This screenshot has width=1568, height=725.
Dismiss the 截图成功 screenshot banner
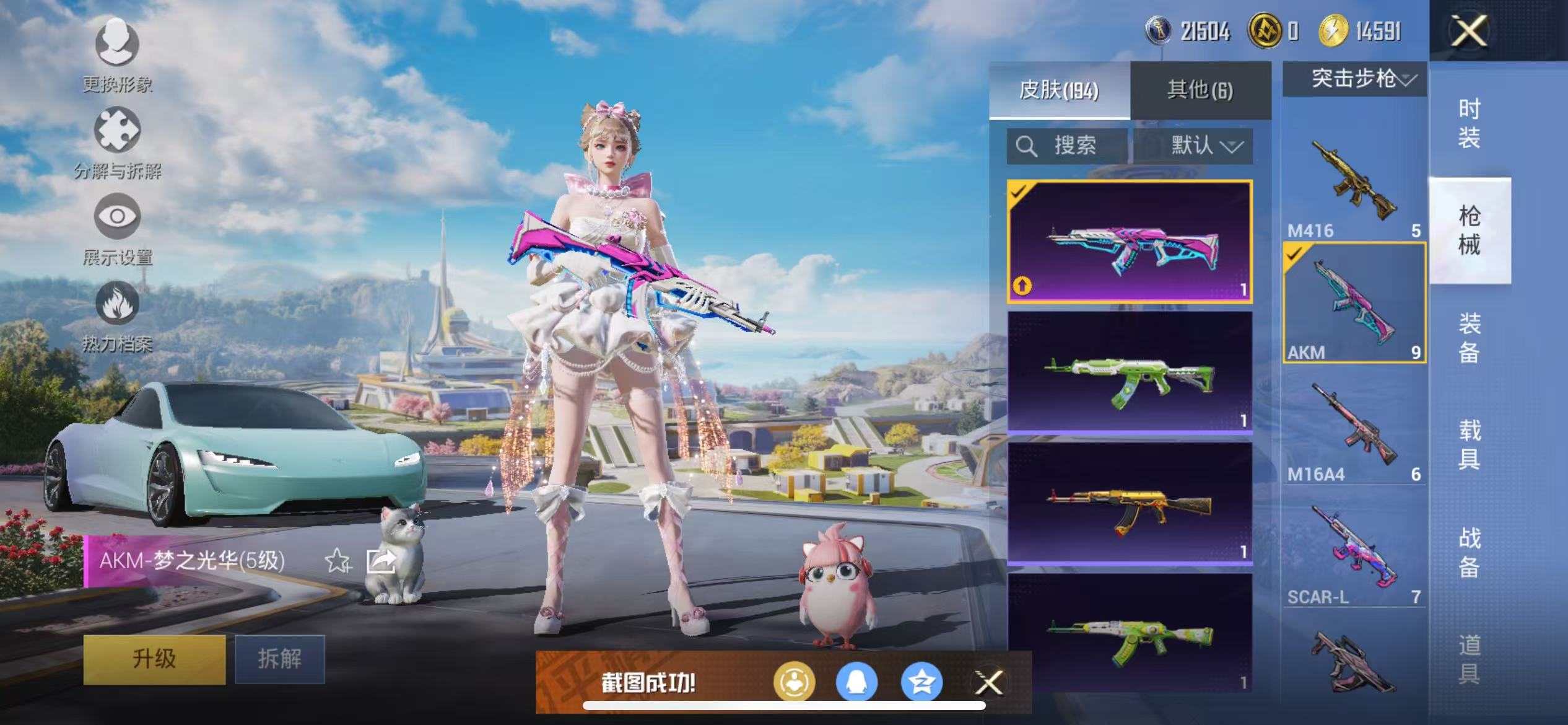(x=989, y=683)
